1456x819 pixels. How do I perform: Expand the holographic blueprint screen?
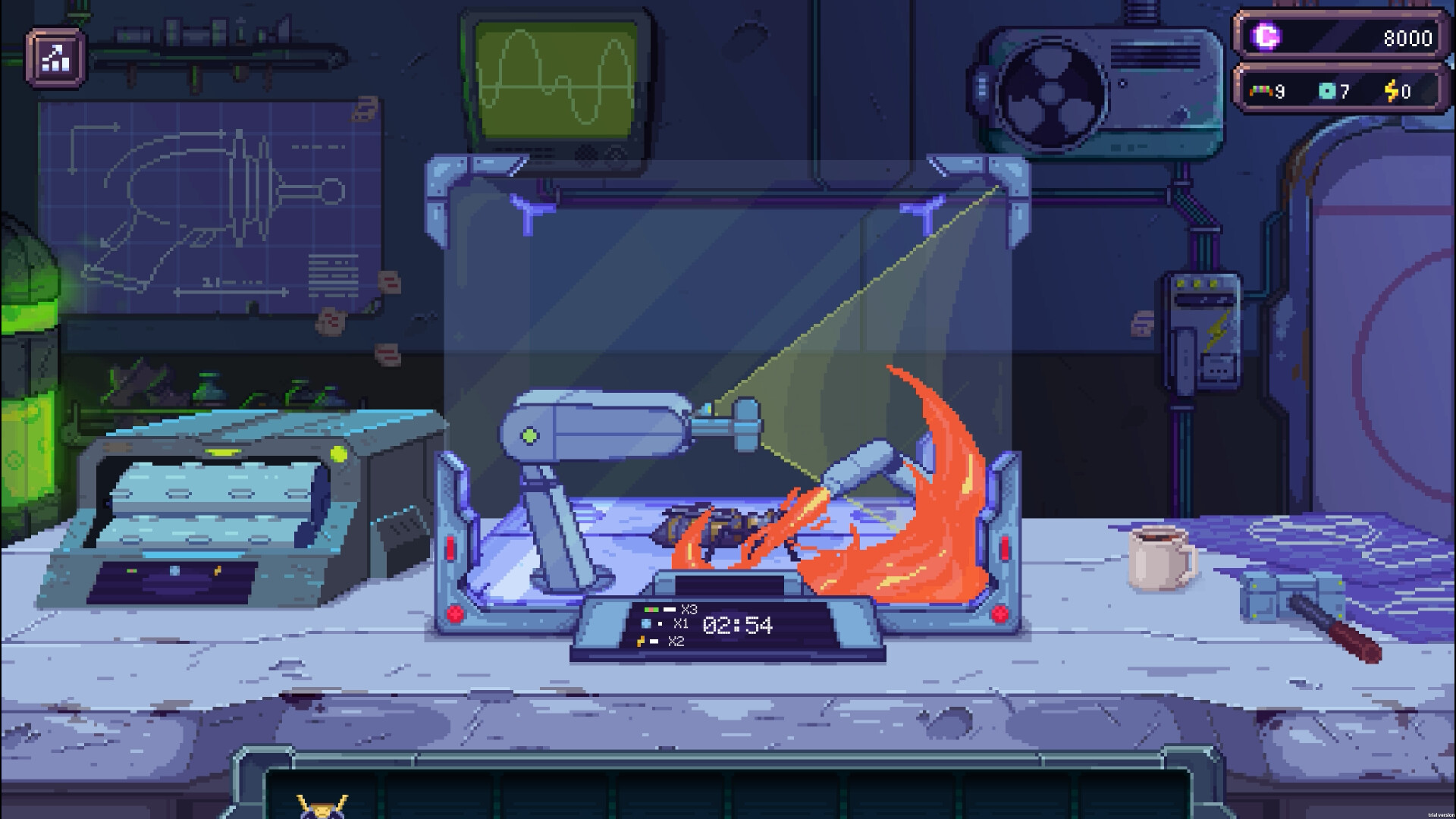coord(720,303)
